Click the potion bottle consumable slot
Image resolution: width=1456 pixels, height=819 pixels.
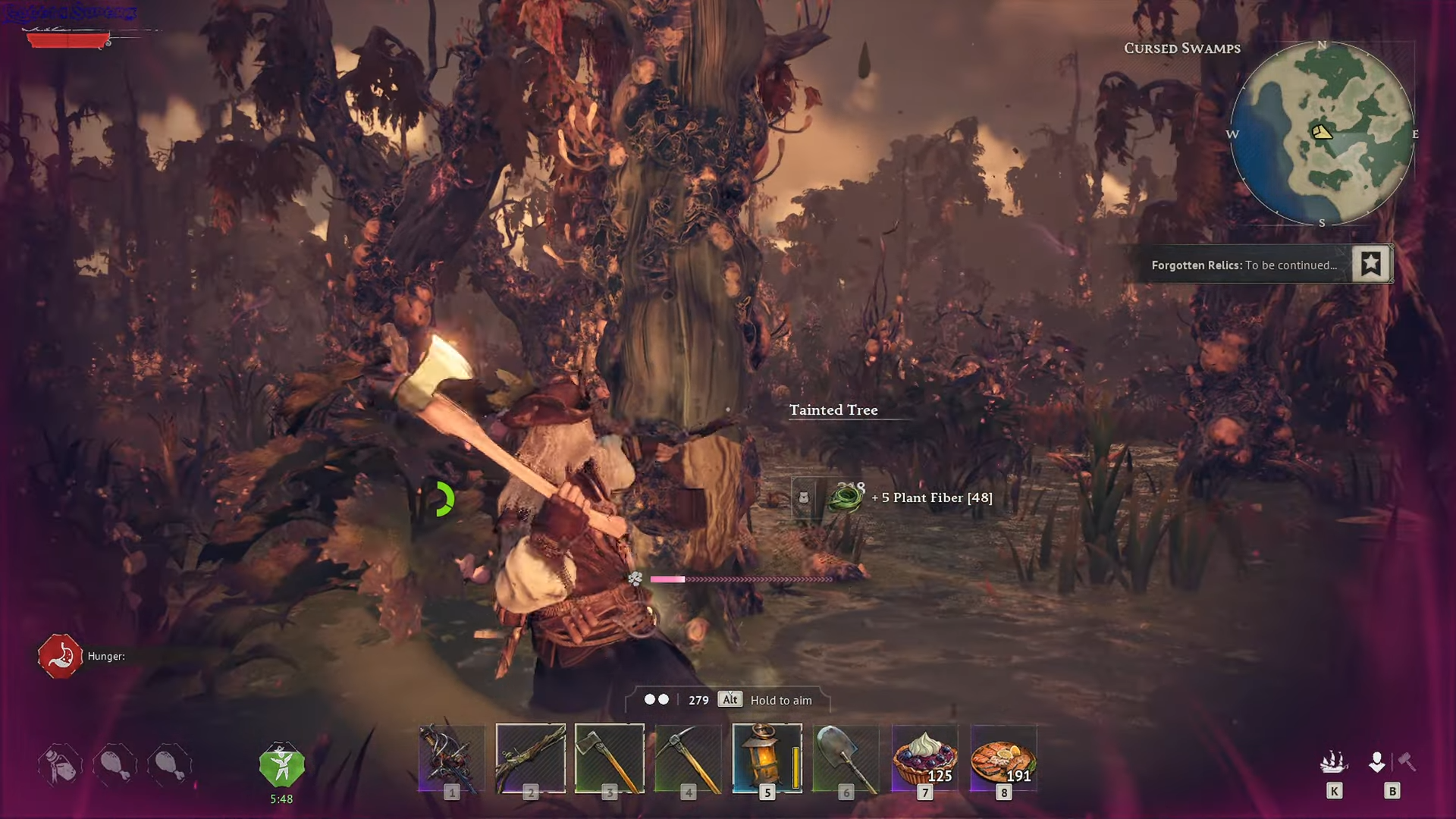pyautogui.click(x=60, y=764)
